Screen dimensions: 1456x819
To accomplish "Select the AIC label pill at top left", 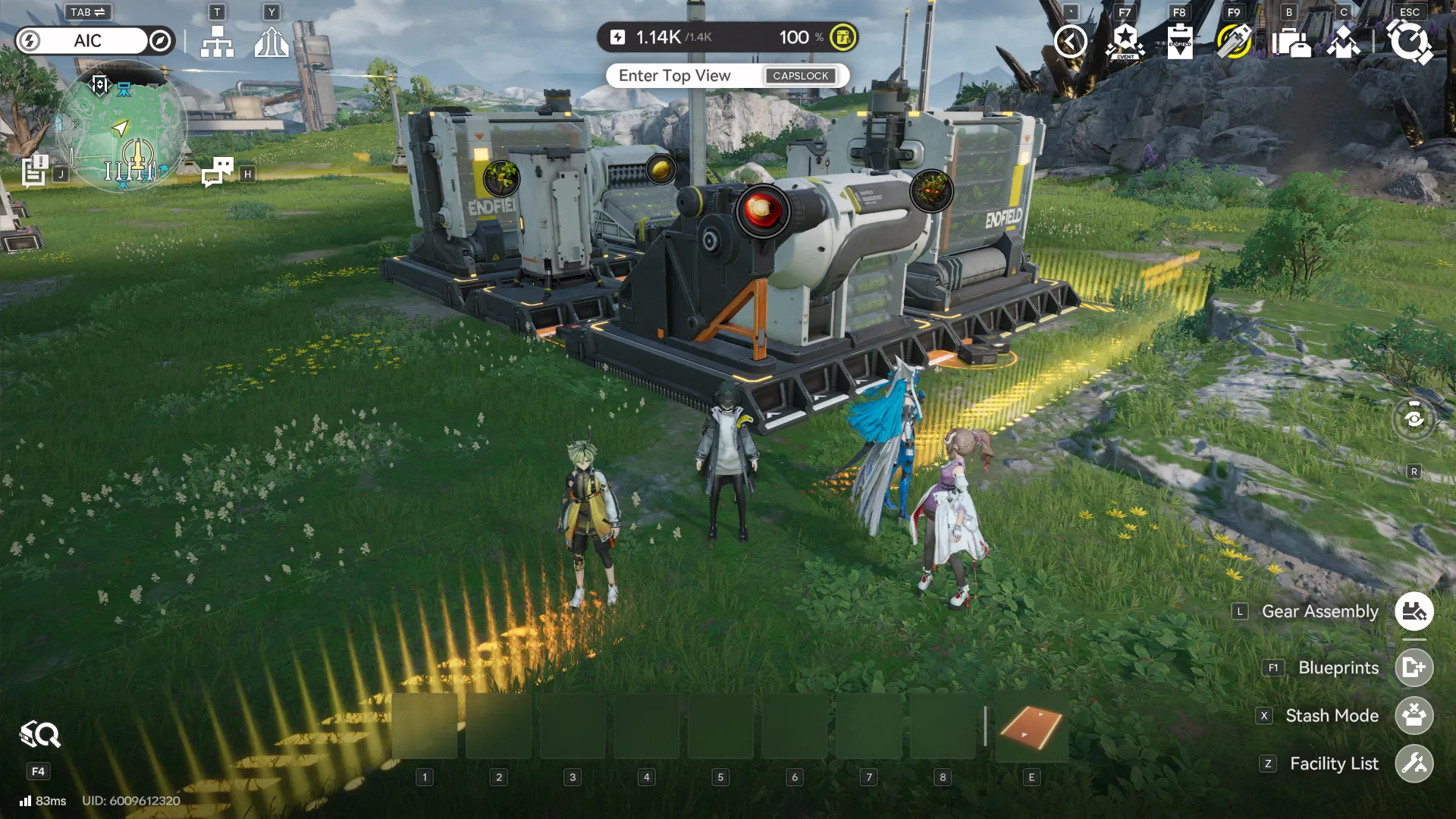I will pos(87,41).
